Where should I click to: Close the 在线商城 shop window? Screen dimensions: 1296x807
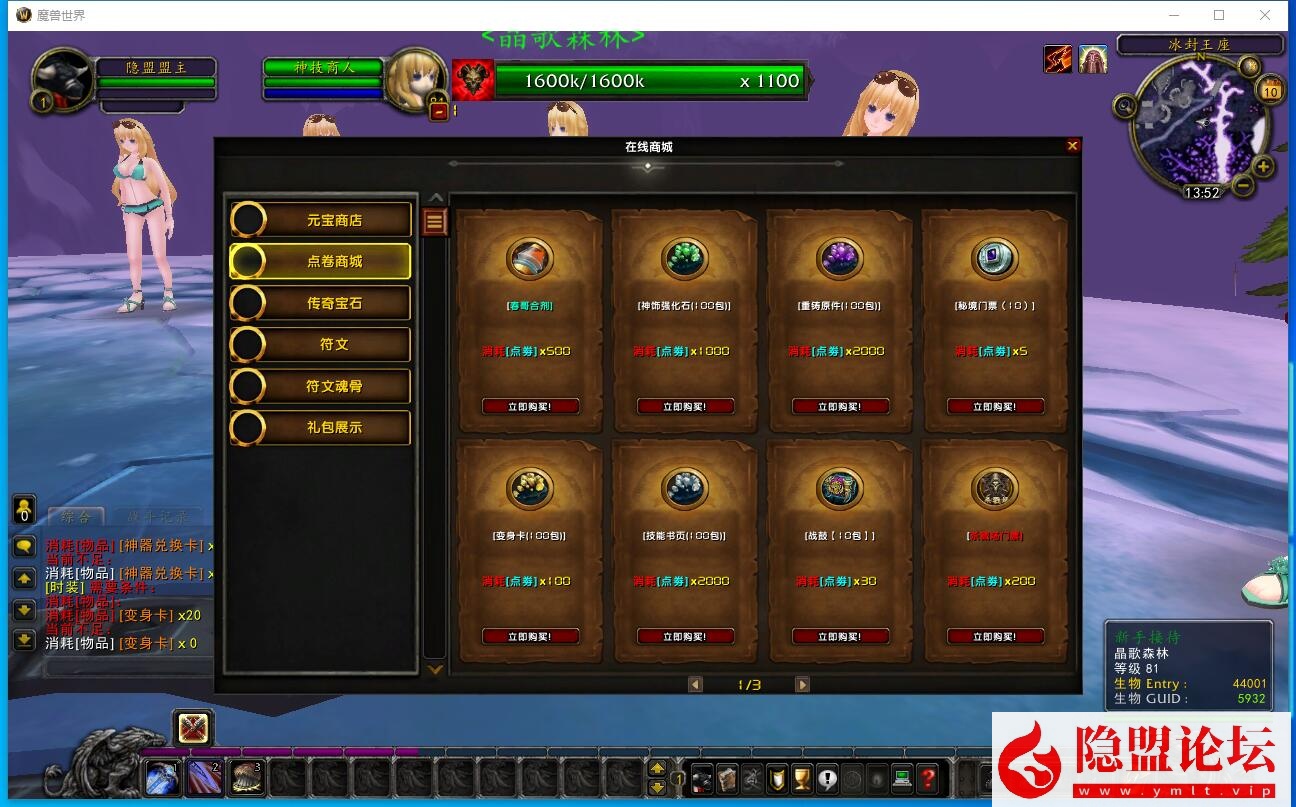[1072, 146]
